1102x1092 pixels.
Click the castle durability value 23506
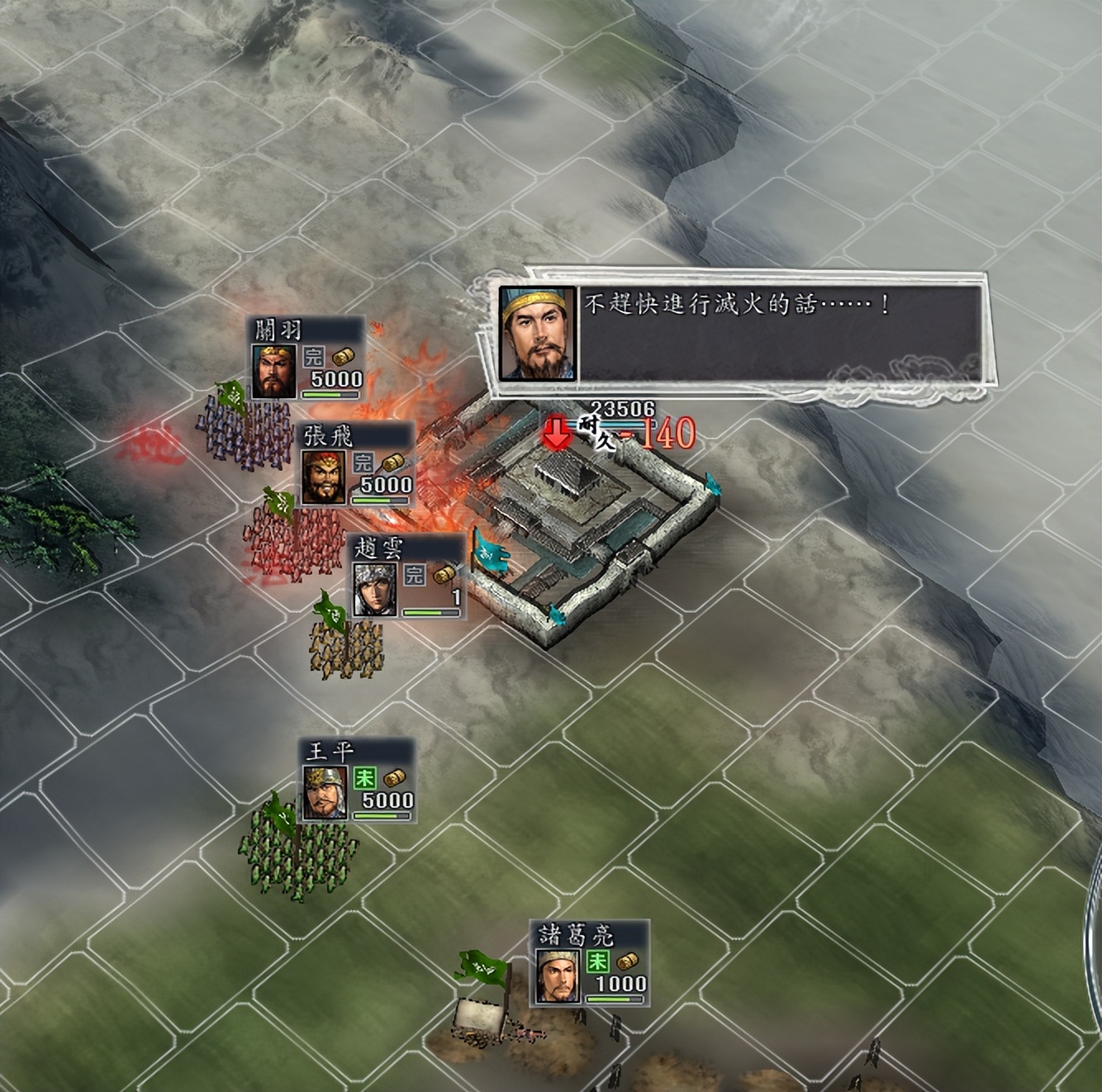point(622,406)
